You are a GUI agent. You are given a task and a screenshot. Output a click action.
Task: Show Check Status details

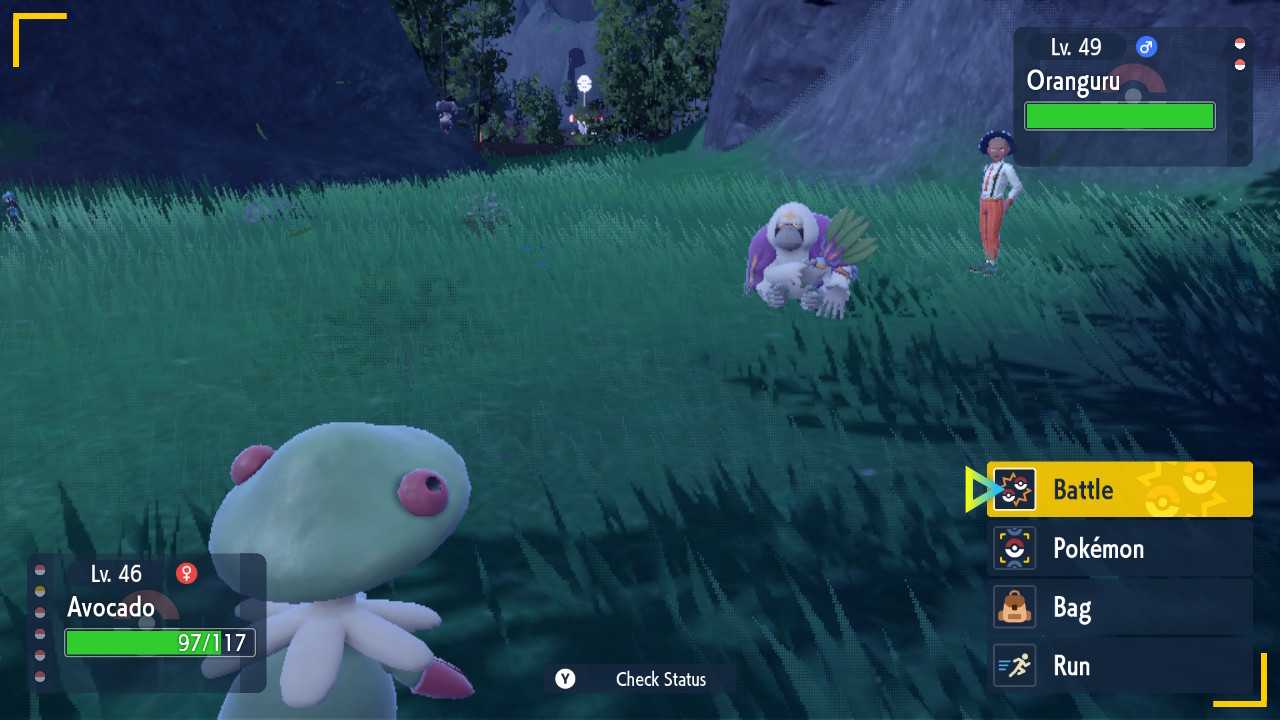click(x=640, y=679)
